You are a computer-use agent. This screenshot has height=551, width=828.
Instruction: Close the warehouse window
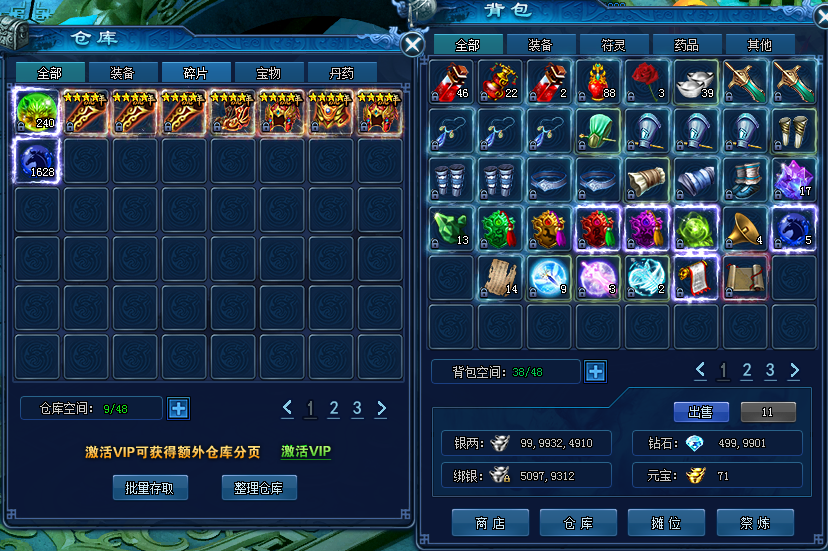tap(412, 45)
